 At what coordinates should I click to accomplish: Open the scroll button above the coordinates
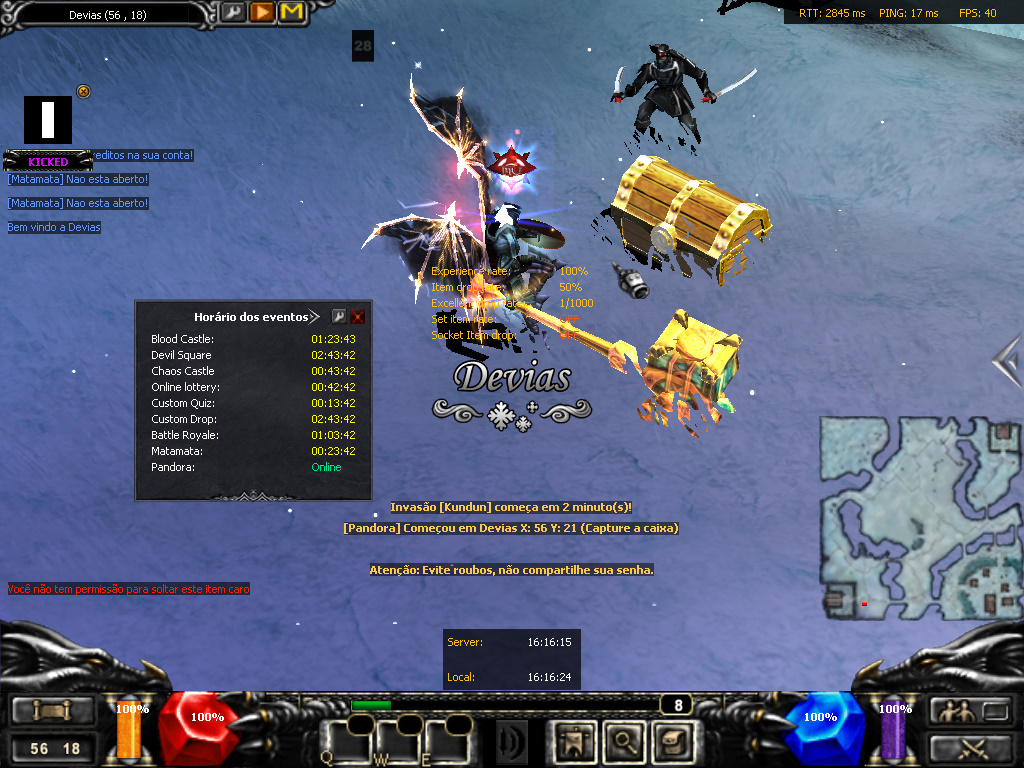click(53, 711)
